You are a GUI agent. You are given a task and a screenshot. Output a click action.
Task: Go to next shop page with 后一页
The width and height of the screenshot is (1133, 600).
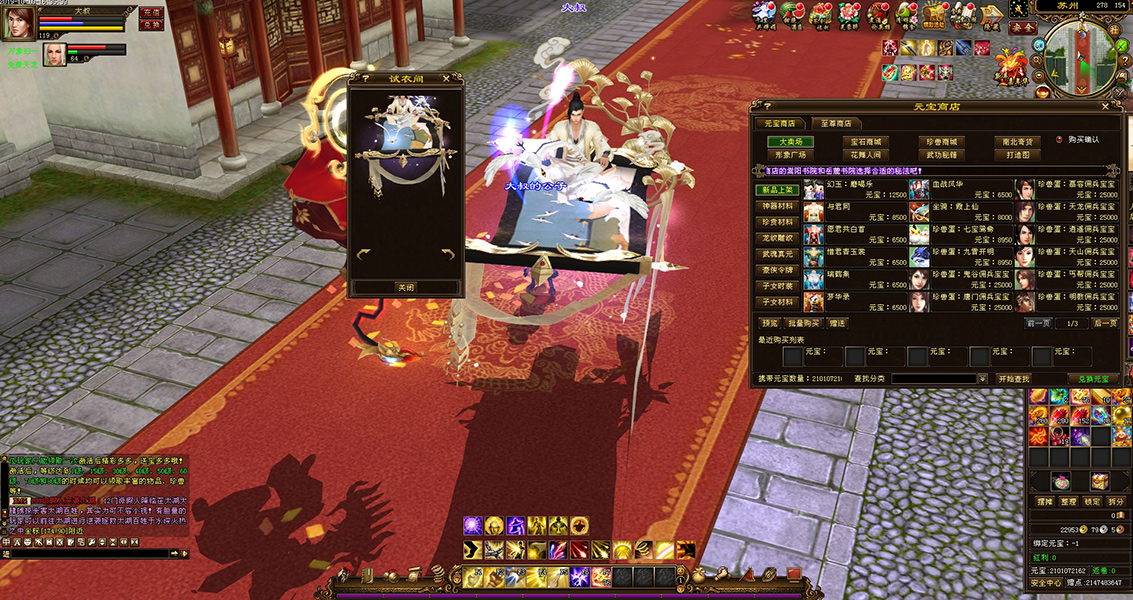click(1104, 323)
